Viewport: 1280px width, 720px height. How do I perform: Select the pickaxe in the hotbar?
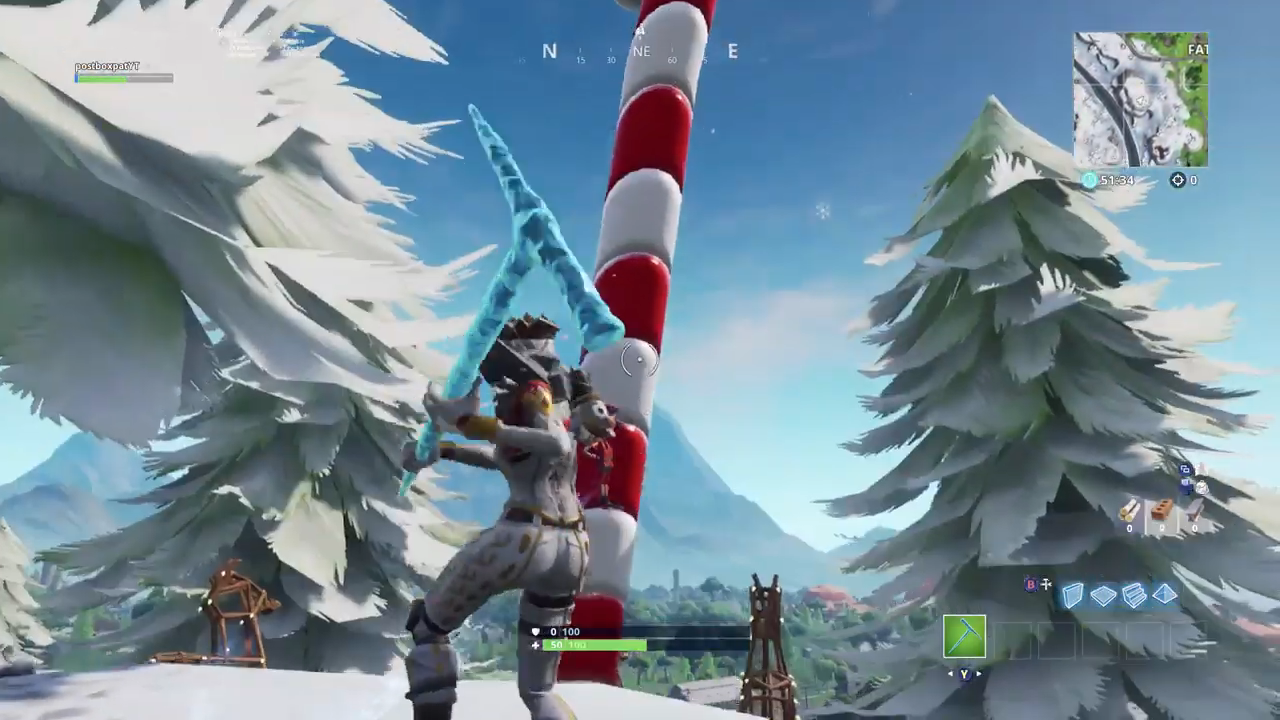point(965,637)
